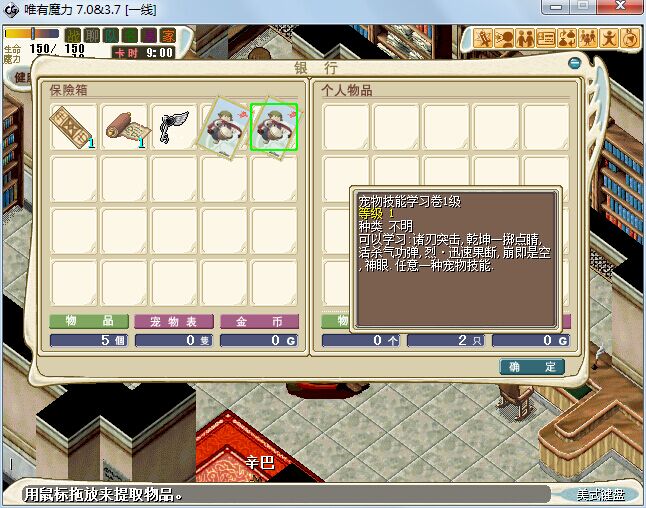The width and height of the screenshot is (646, 508).
Task: Open the 宠物表 pet list tab
Action: click(174, 322)
